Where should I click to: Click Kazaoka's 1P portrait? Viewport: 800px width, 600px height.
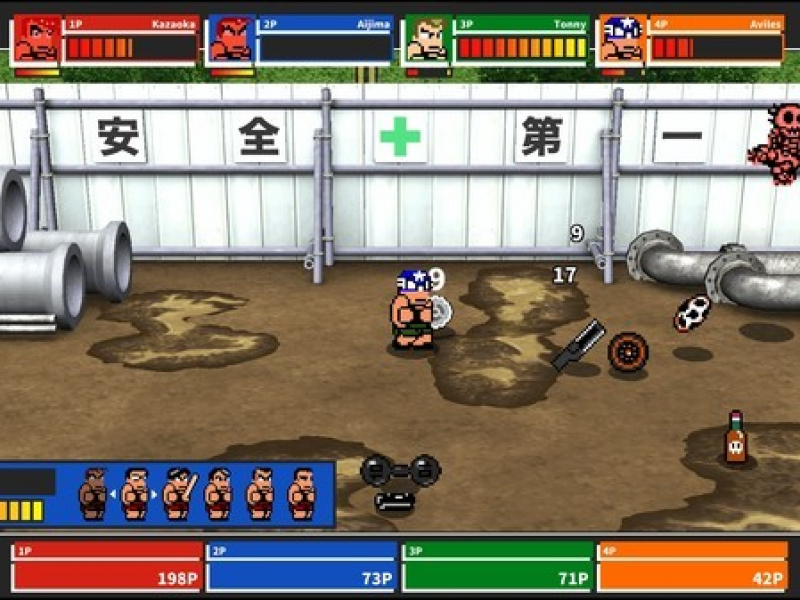click(36, 41)
